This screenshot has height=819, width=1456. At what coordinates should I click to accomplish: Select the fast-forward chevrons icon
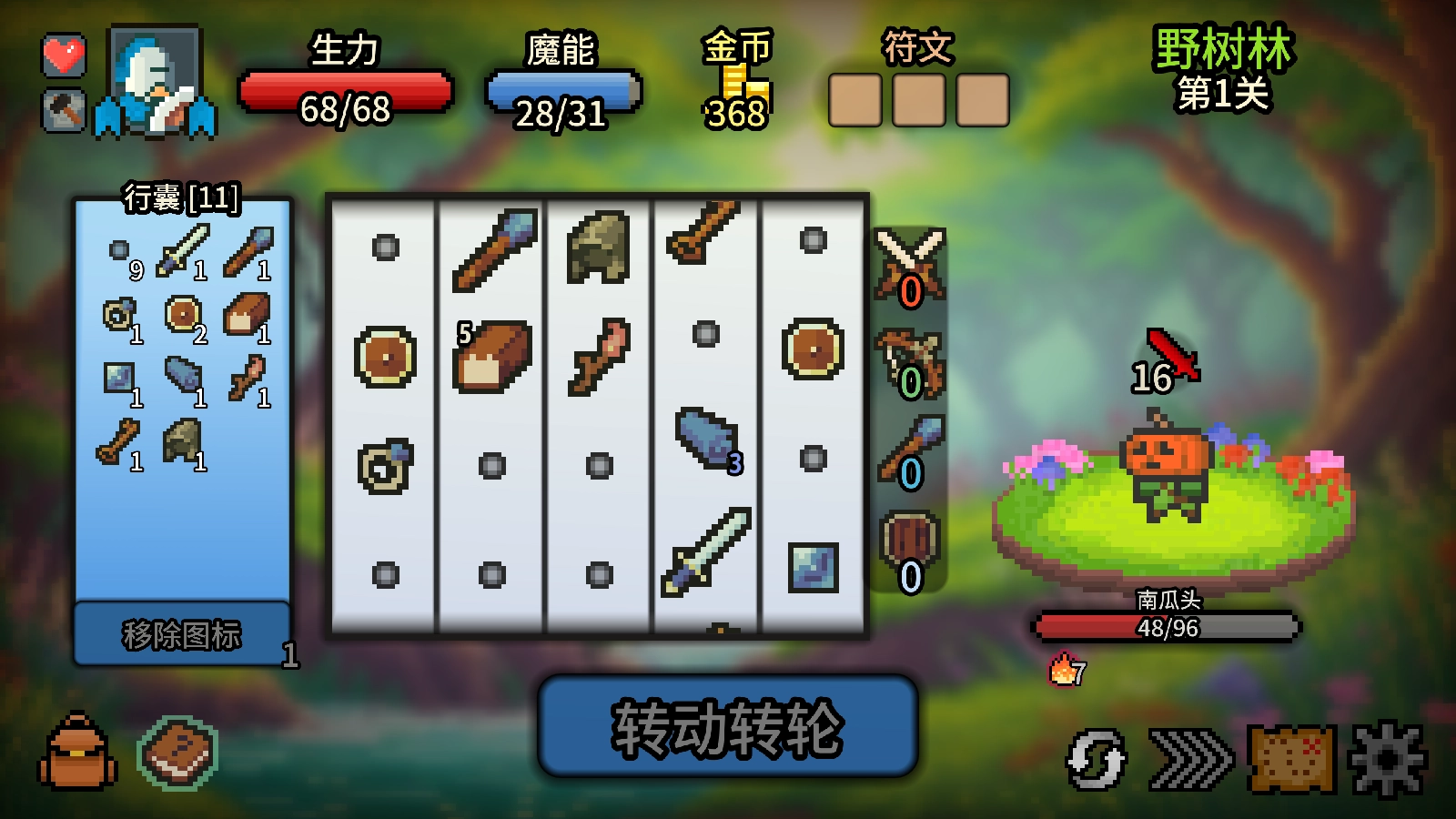pos(1192,760)
